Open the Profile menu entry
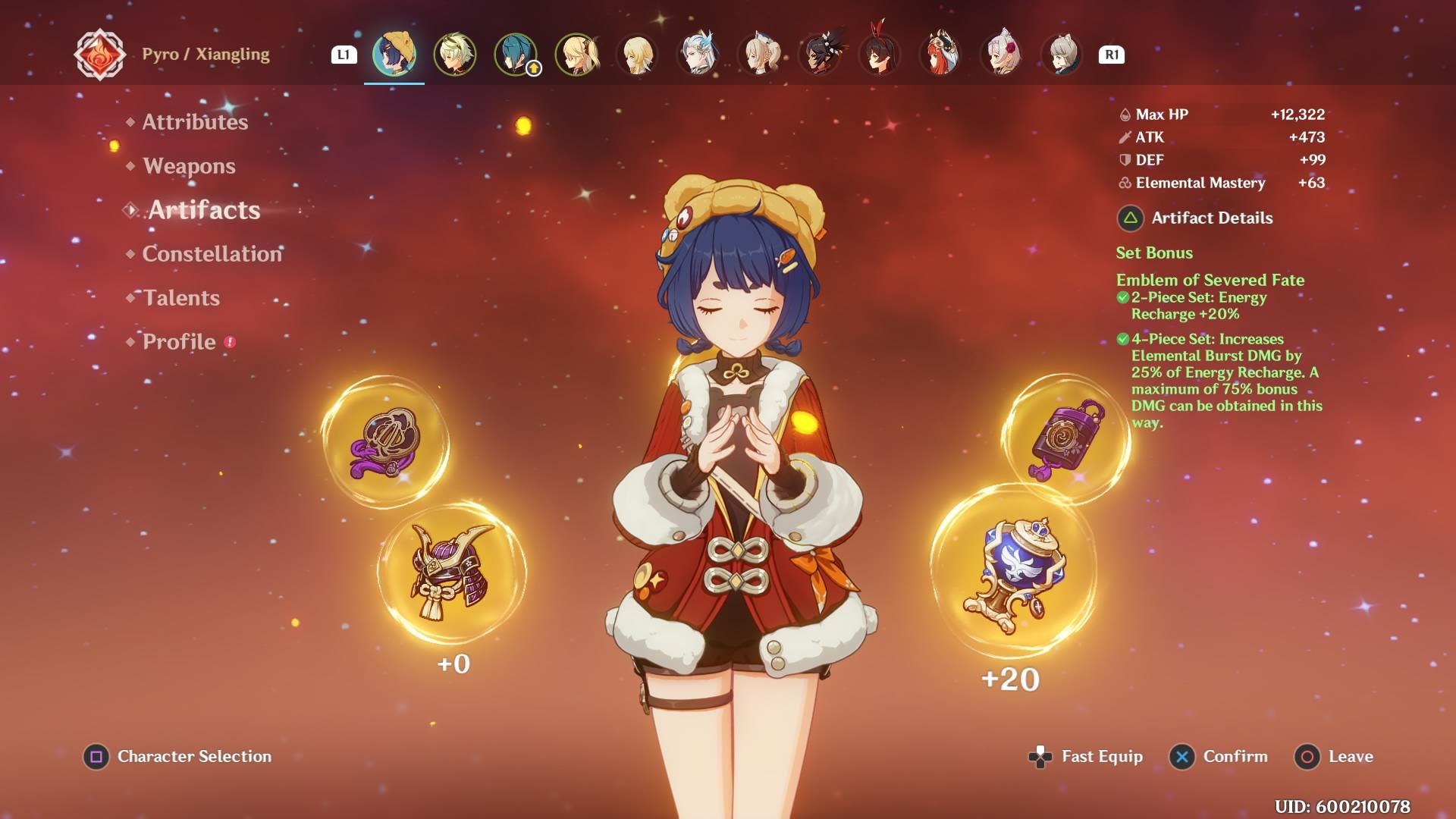1456x819 pixels. click(179, 342)
